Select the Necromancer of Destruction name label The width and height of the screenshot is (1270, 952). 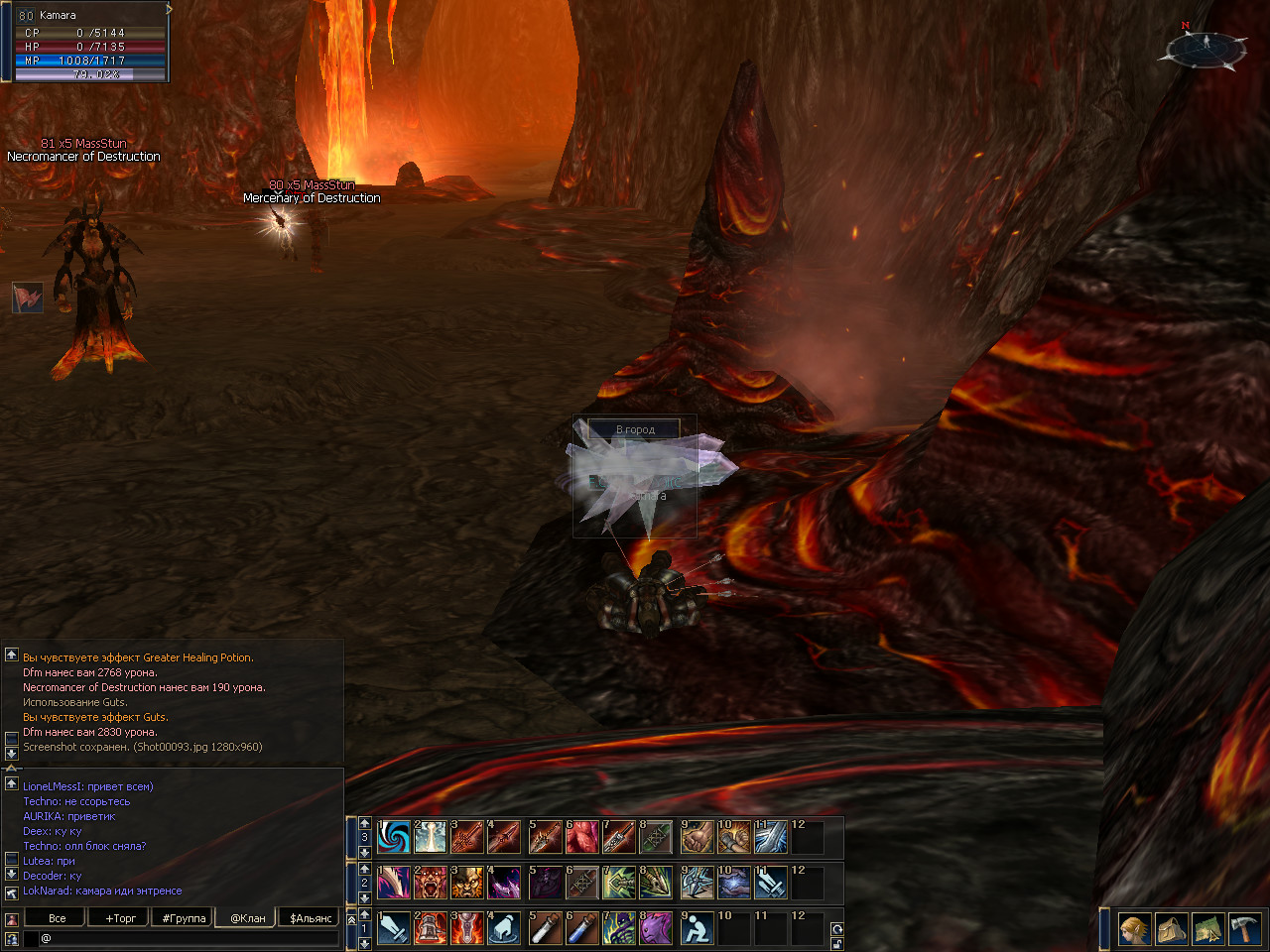83,157
